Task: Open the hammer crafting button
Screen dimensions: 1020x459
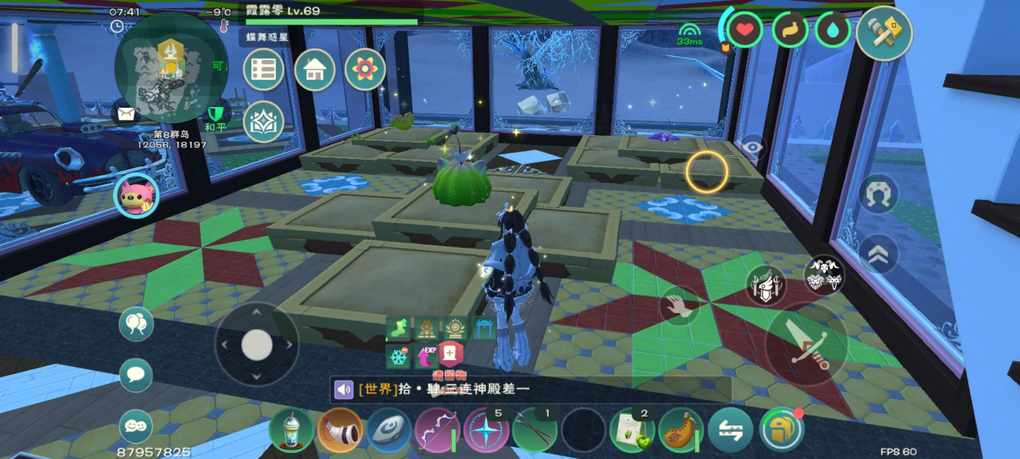Action: click(884, 33)
